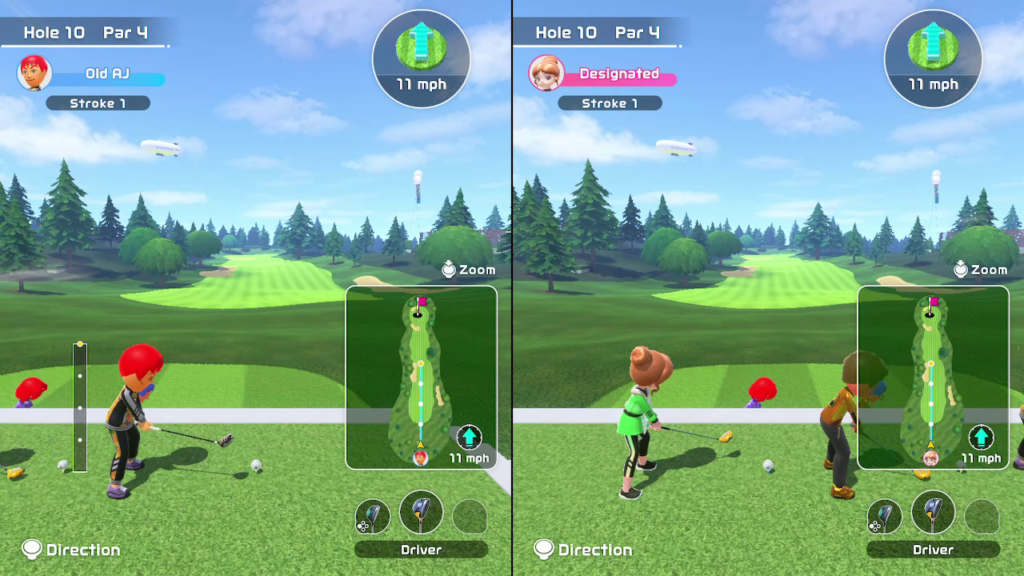Image resolution: width=1024 pixels, height=576 pixels.
Task: Select the Driver club icon in Designated's panel
Action: [932, 511]
